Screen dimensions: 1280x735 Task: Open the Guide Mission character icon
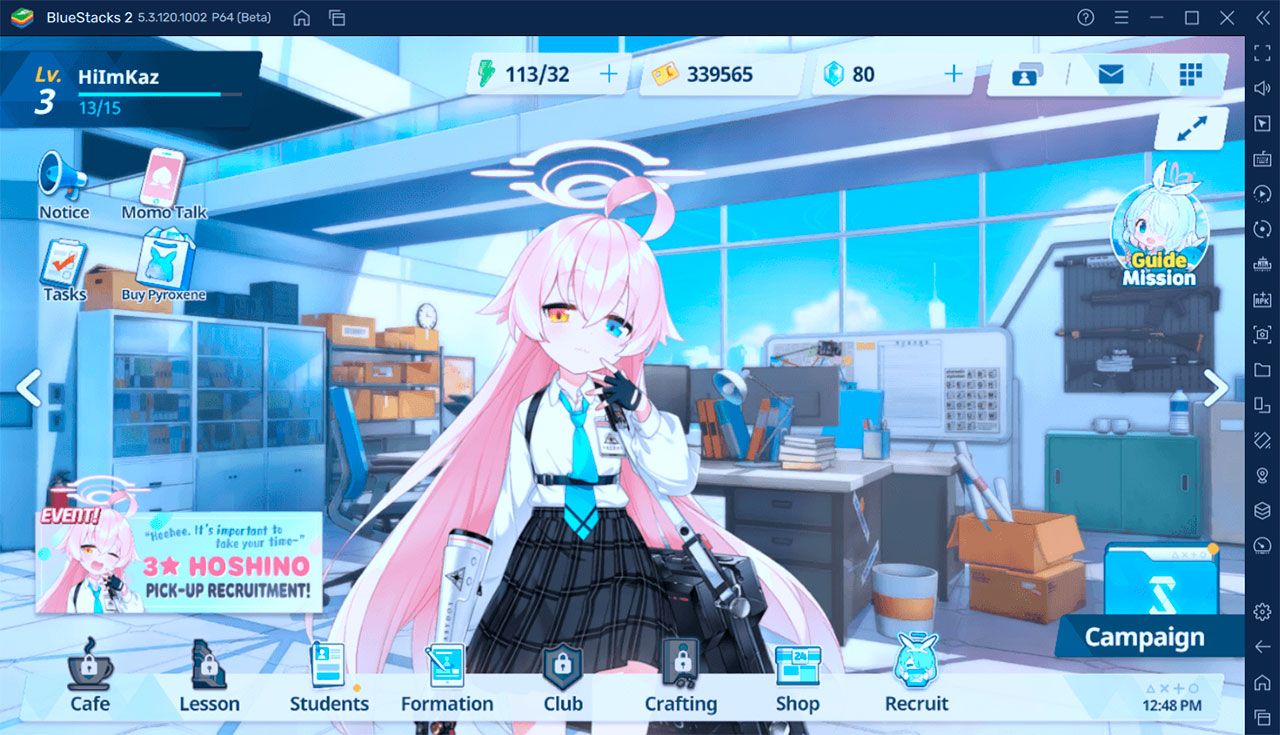pos(1160,235)
